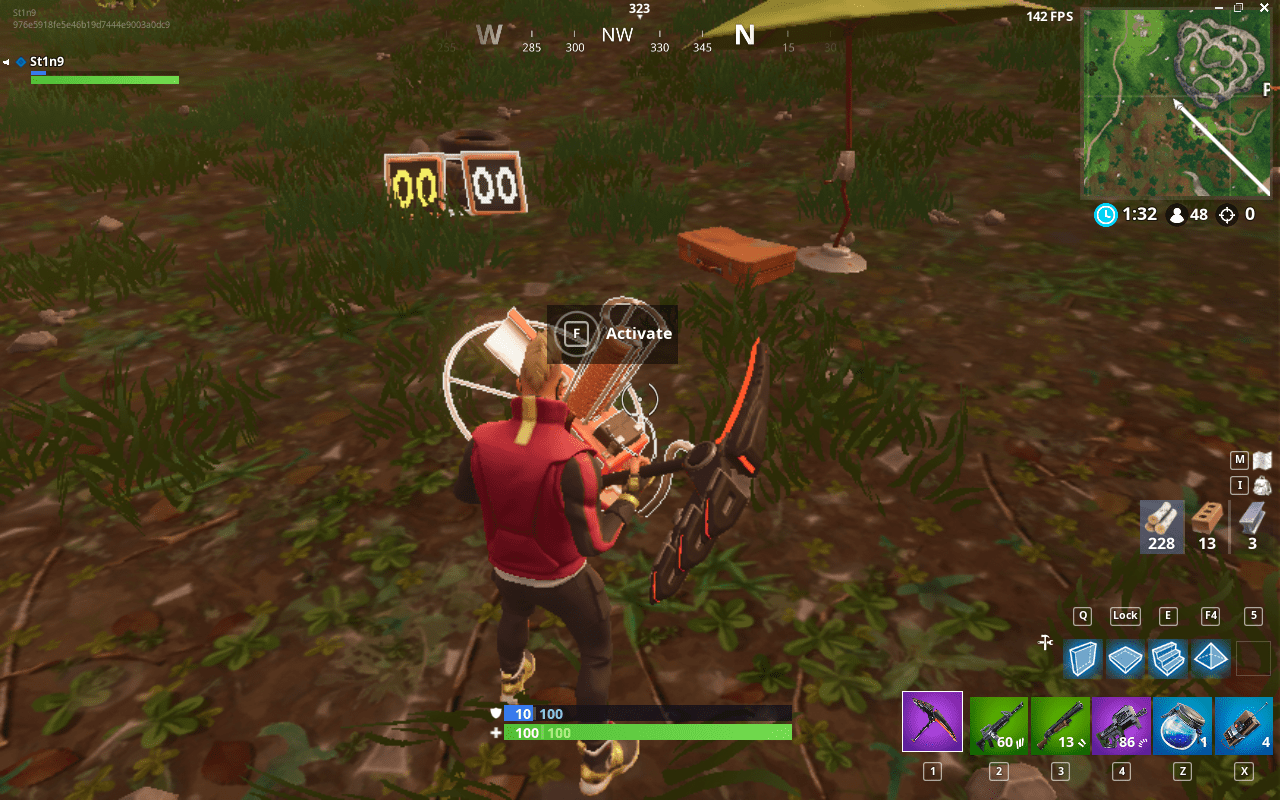Select the assault rifle in slot 2
The image size is (1280, 800).
pos(998,721)
